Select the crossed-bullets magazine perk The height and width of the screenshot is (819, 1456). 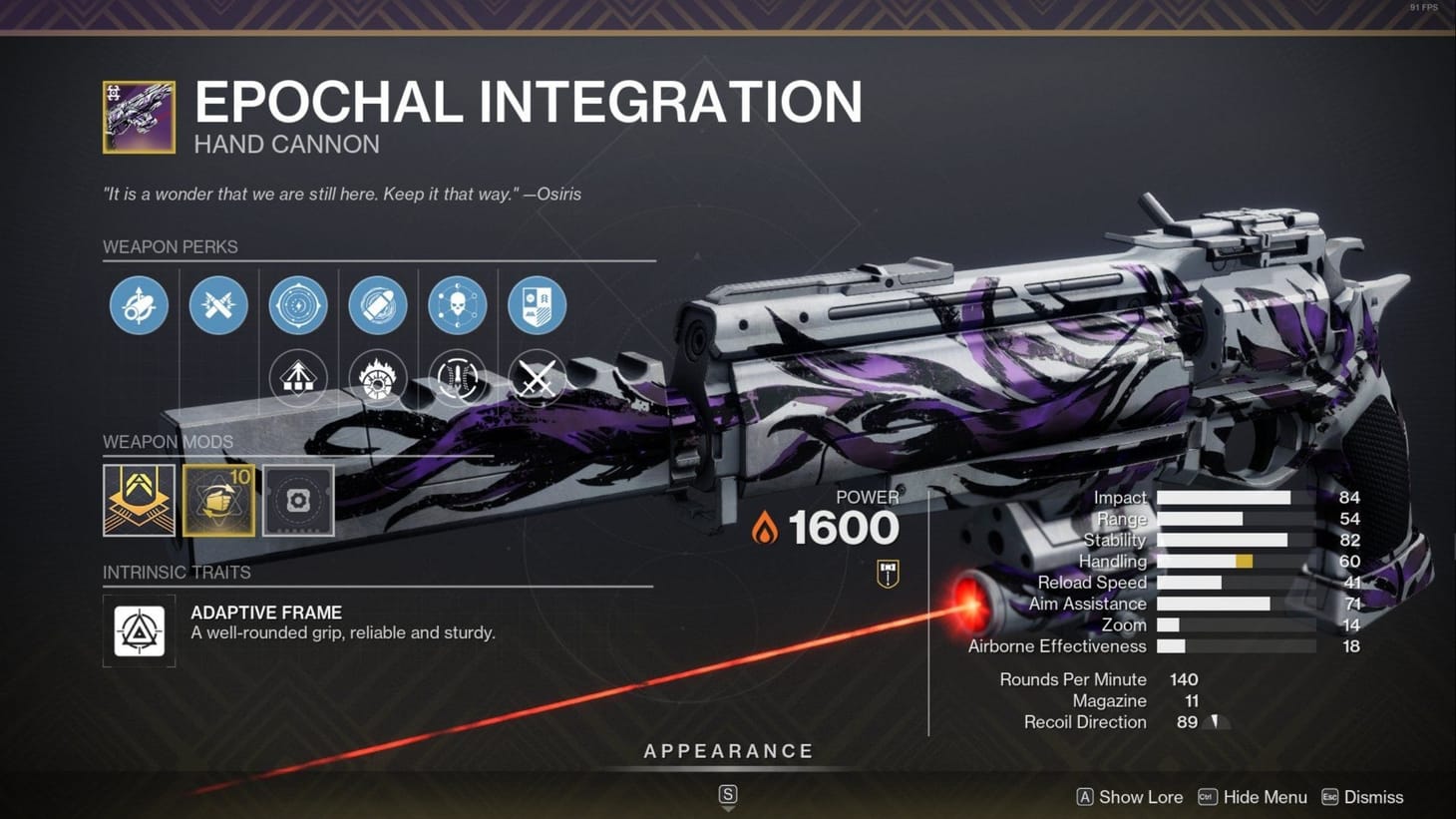(218, 305)
